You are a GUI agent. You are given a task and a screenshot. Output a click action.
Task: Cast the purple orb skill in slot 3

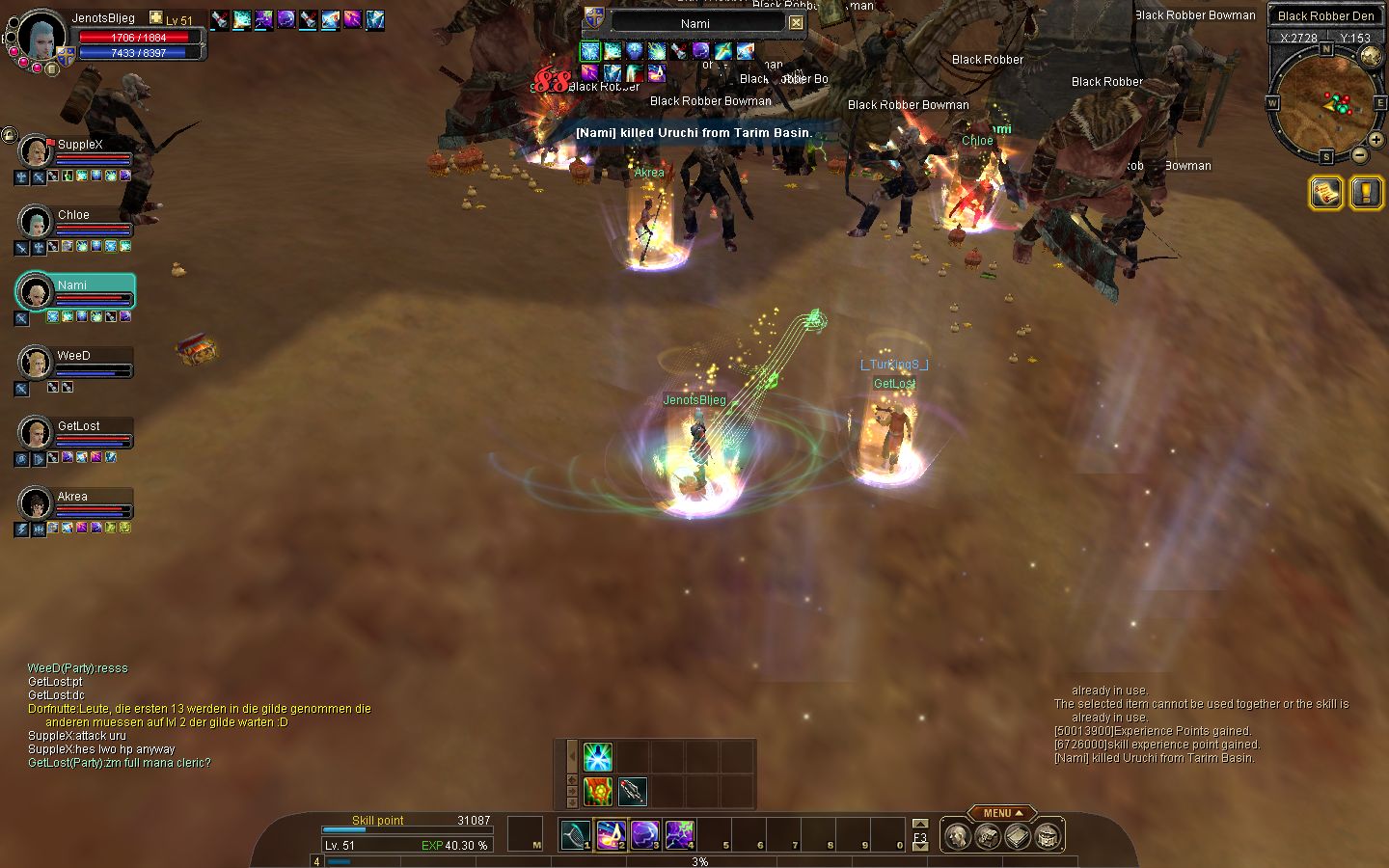pyautogui.click(x=644, y=834)
